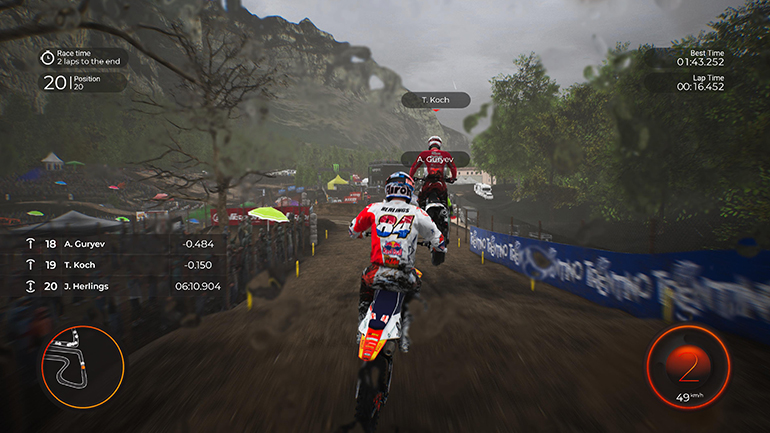Click the T. Koch rider name tag
Screen dimensions: 770x433
(435, 100)
